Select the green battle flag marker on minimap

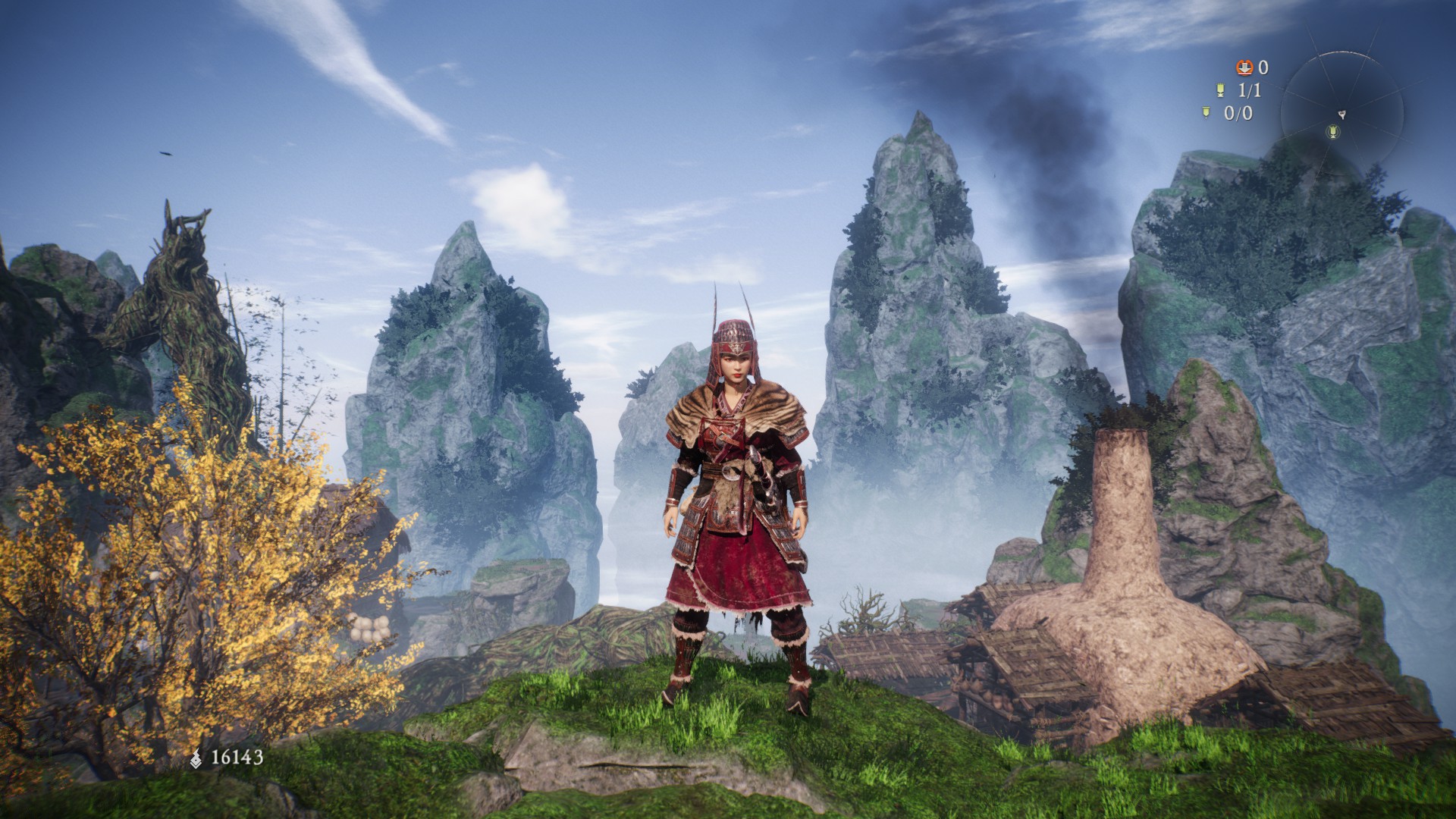(1332, 133)
